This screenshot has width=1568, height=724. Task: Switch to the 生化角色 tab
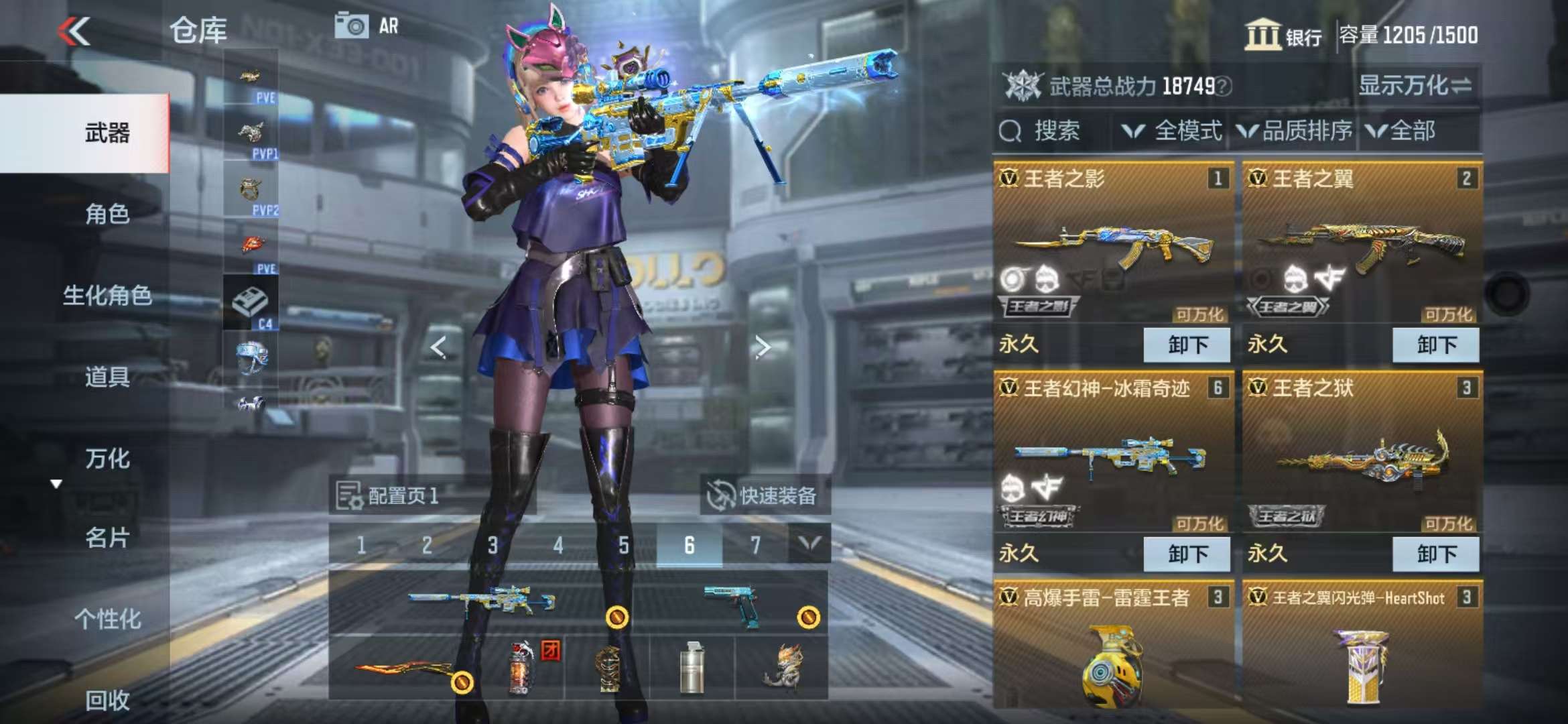107,296
